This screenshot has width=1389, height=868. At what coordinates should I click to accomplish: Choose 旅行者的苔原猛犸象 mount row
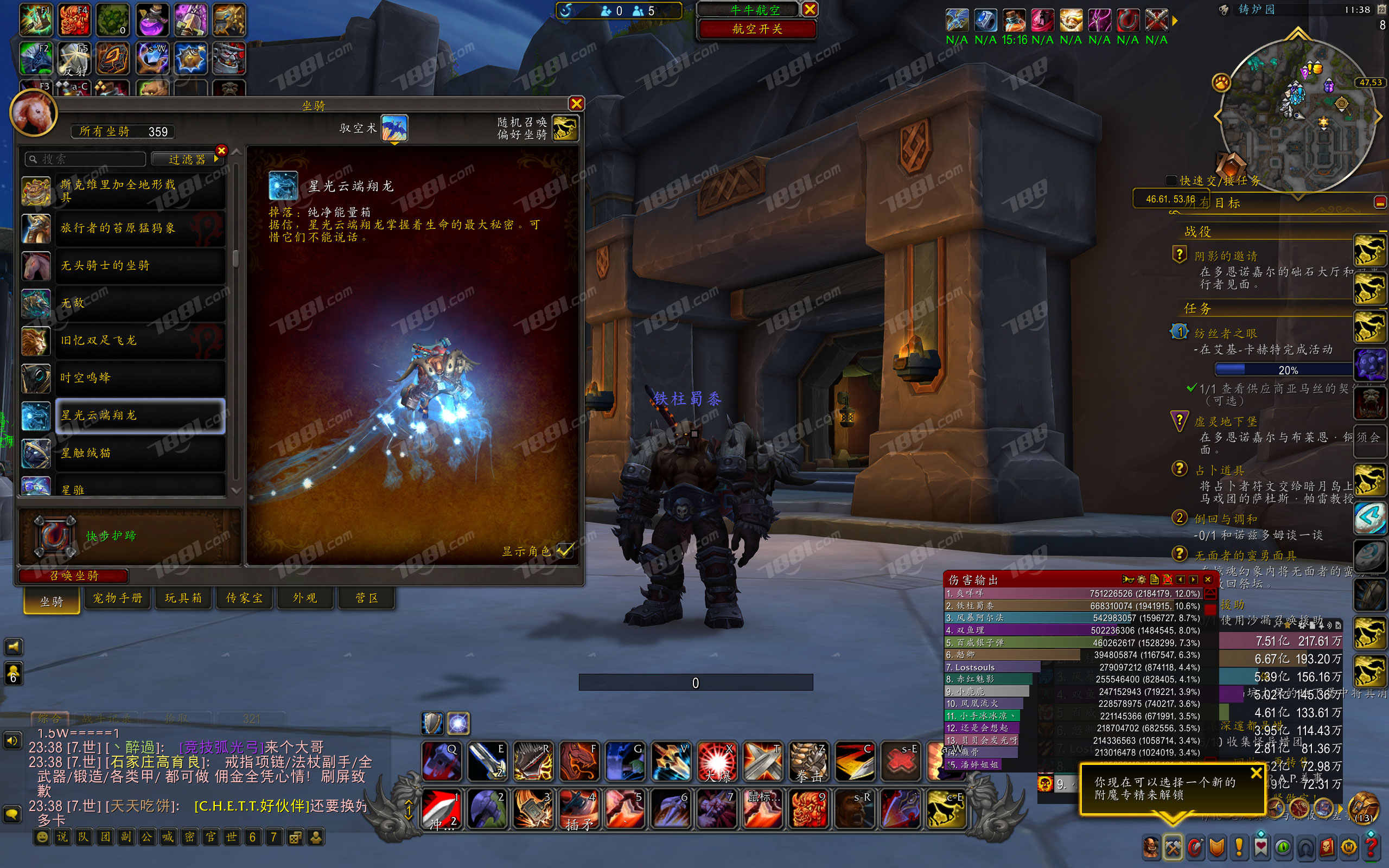click(x=140, y=228)
